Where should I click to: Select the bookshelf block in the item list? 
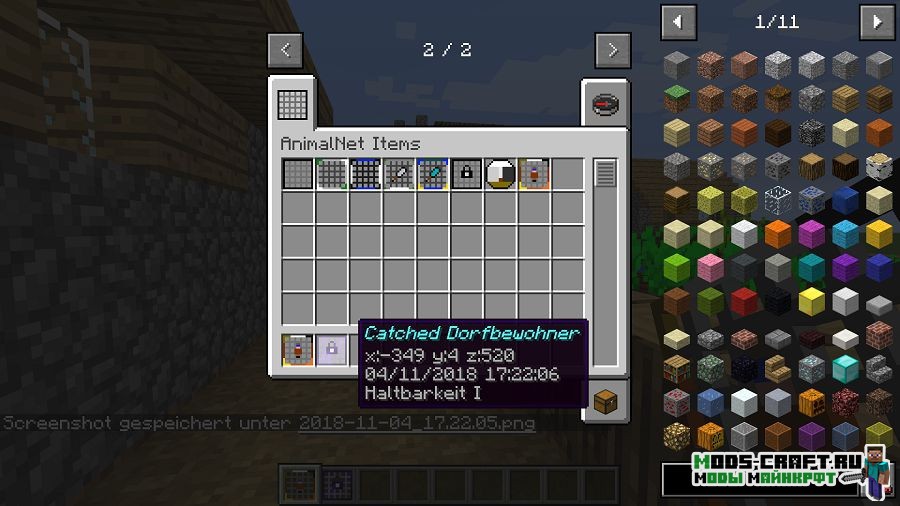[678, 370]
